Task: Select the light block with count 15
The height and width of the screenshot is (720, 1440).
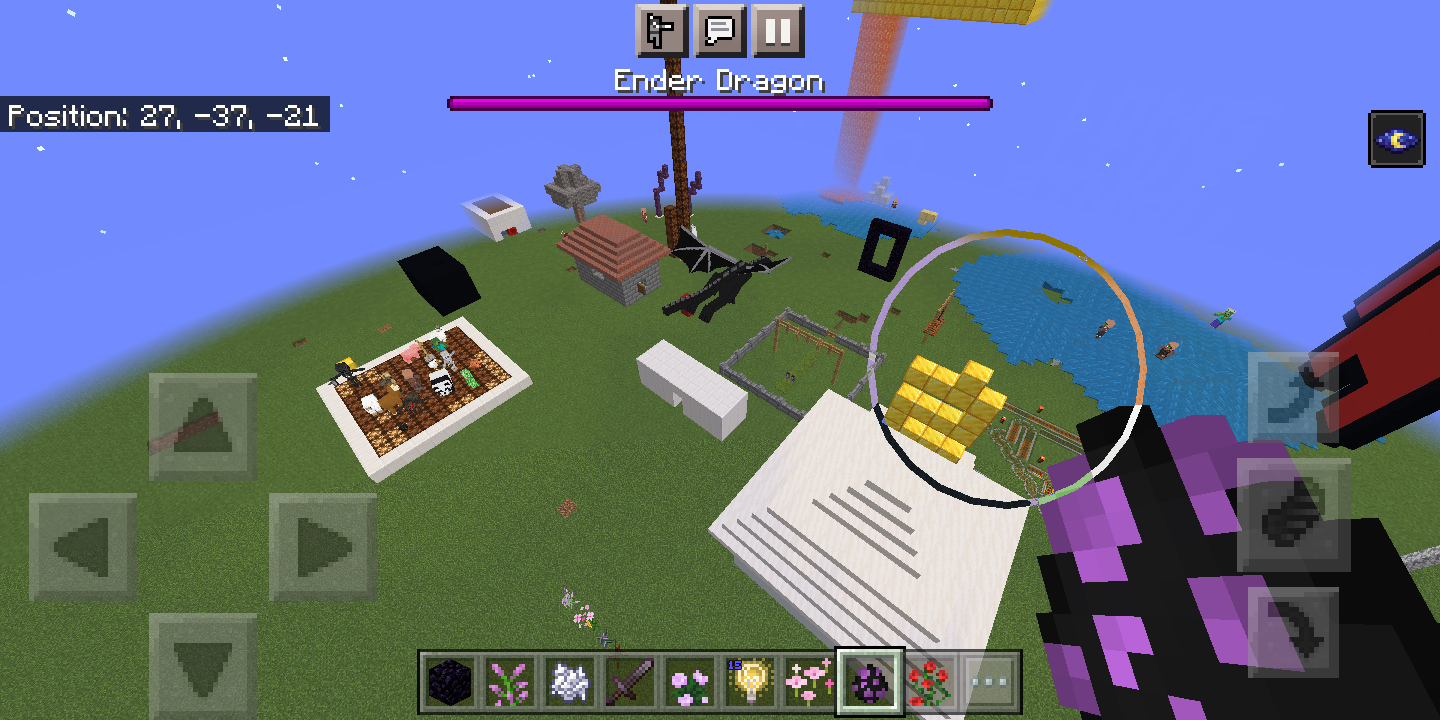Action: pyautogui.click(x=749, y=680)
